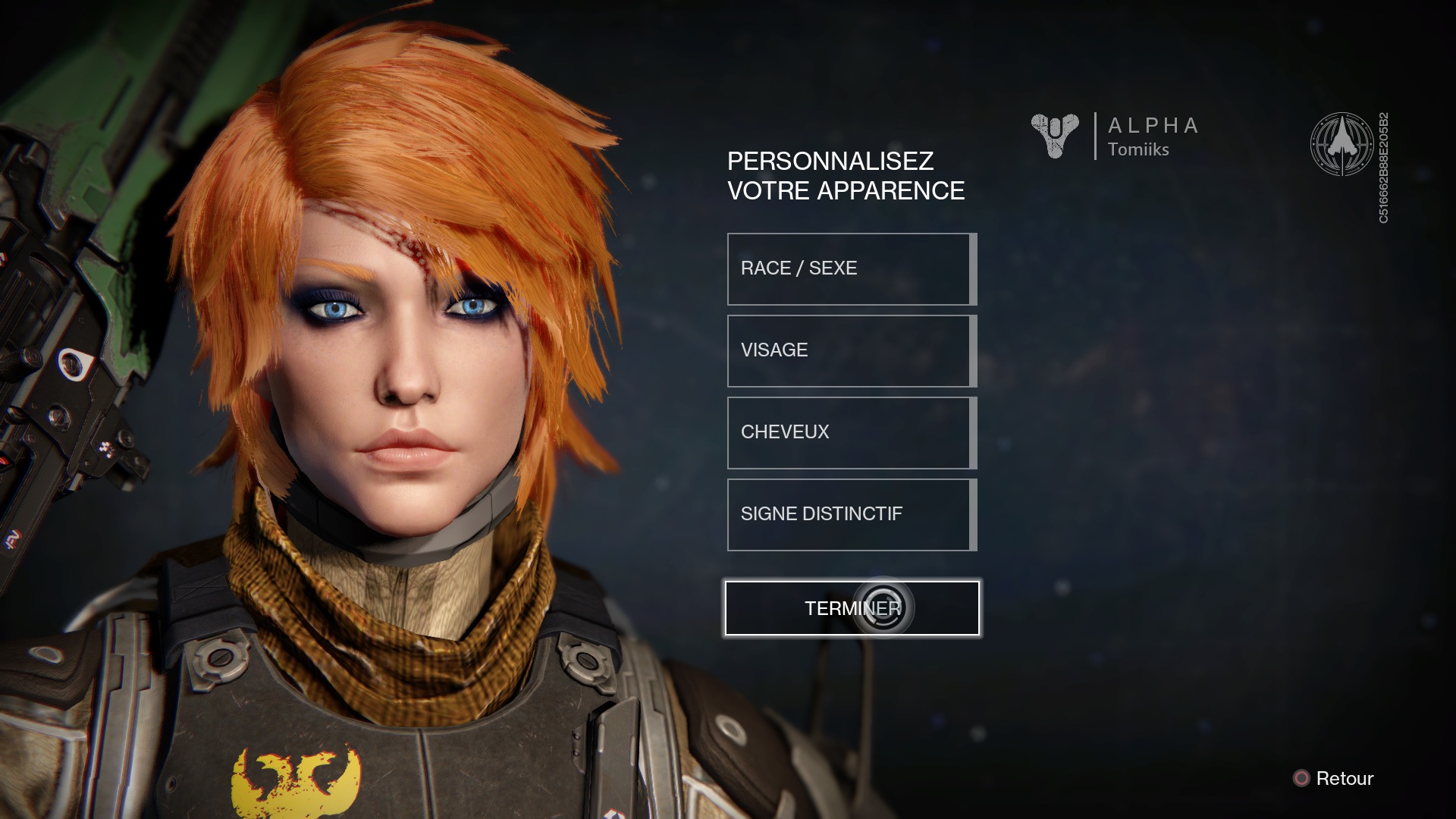Click the circular ship emblem
Viewport: 1456px width, 819px height.
(1341, 144)
